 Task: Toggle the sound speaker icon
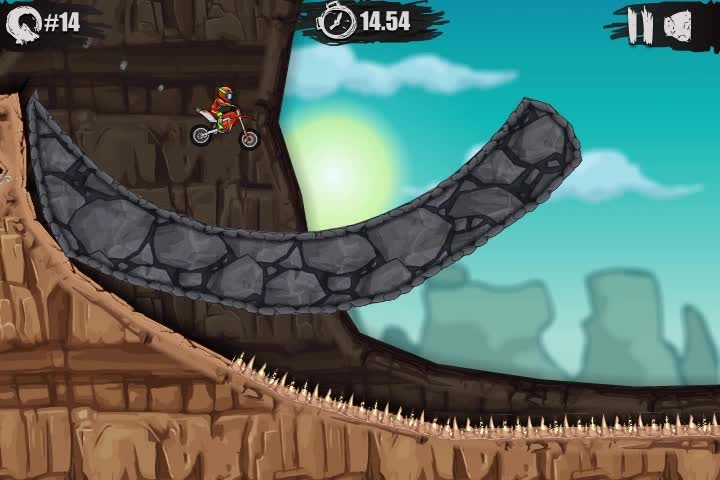(679, 24)
